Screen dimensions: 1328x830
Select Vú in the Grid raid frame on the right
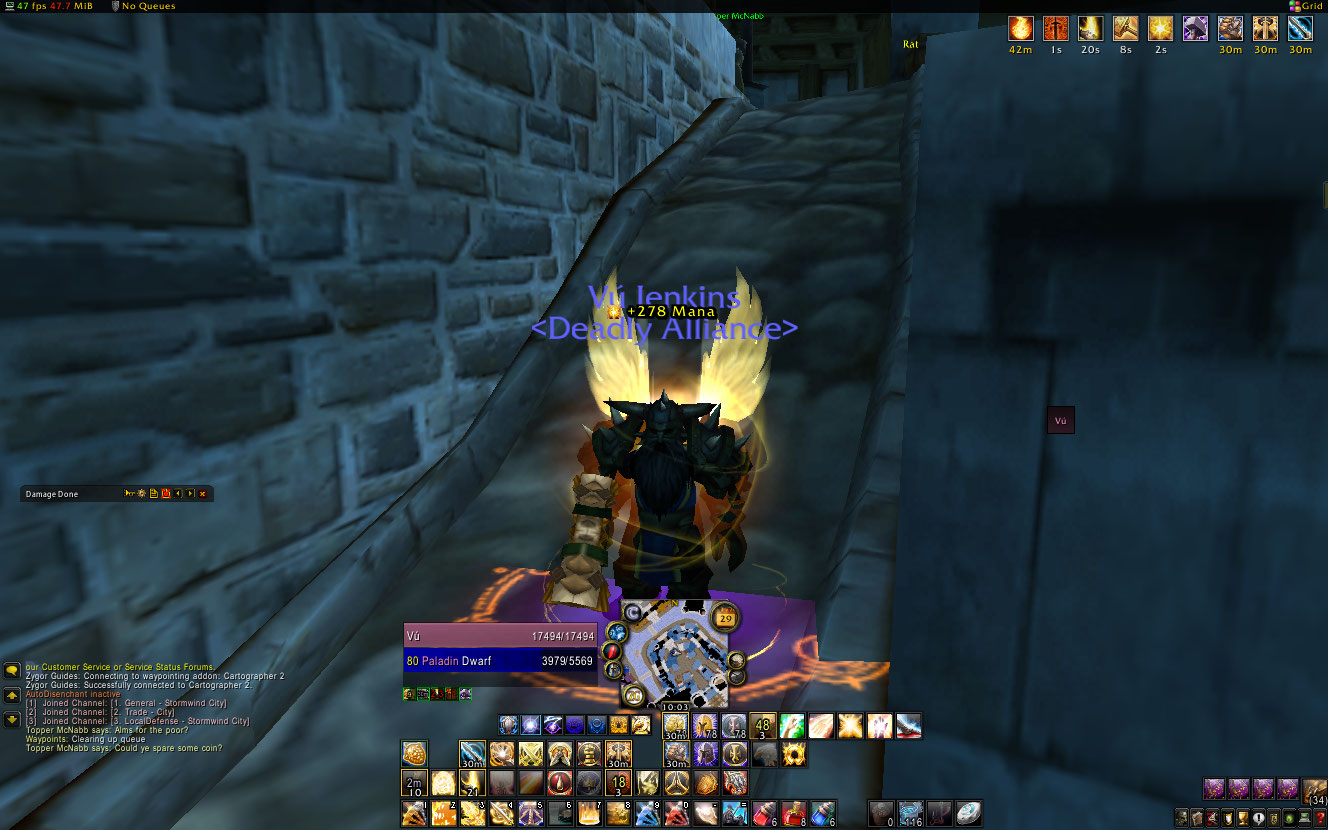pos(1060,420)
